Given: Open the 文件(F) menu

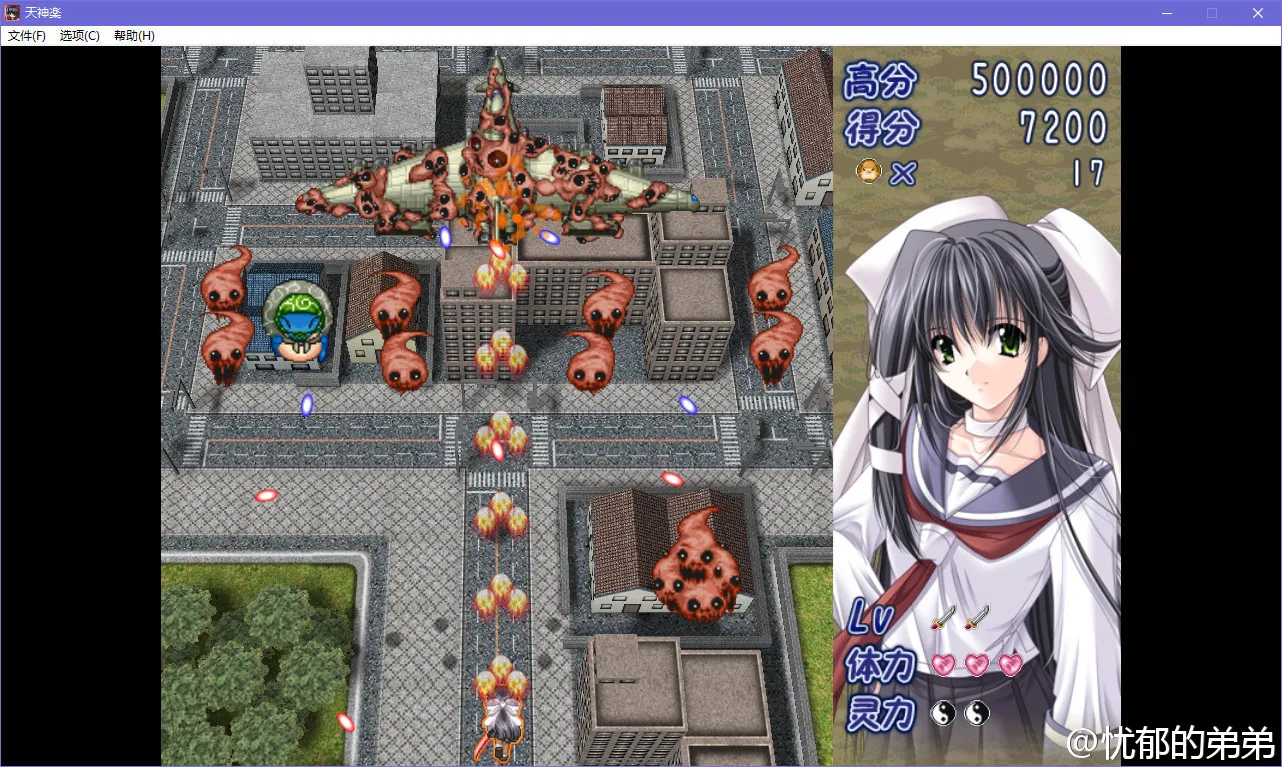Looking at the screenshot, I should [27, 35].
